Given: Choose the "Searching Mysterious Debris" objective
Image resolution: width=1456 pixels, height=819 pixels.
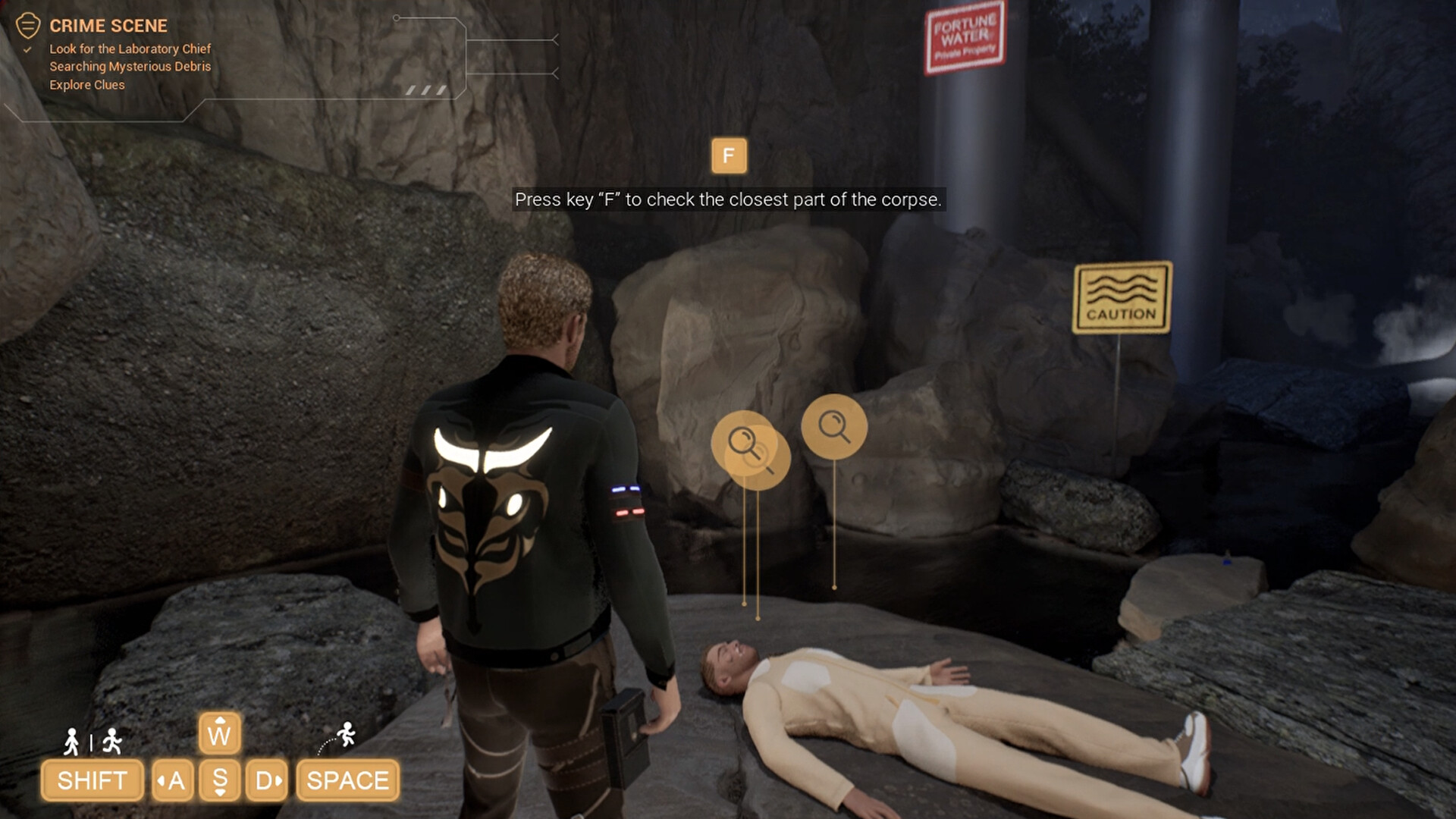Looking at the screenshot, I should 130,67.
